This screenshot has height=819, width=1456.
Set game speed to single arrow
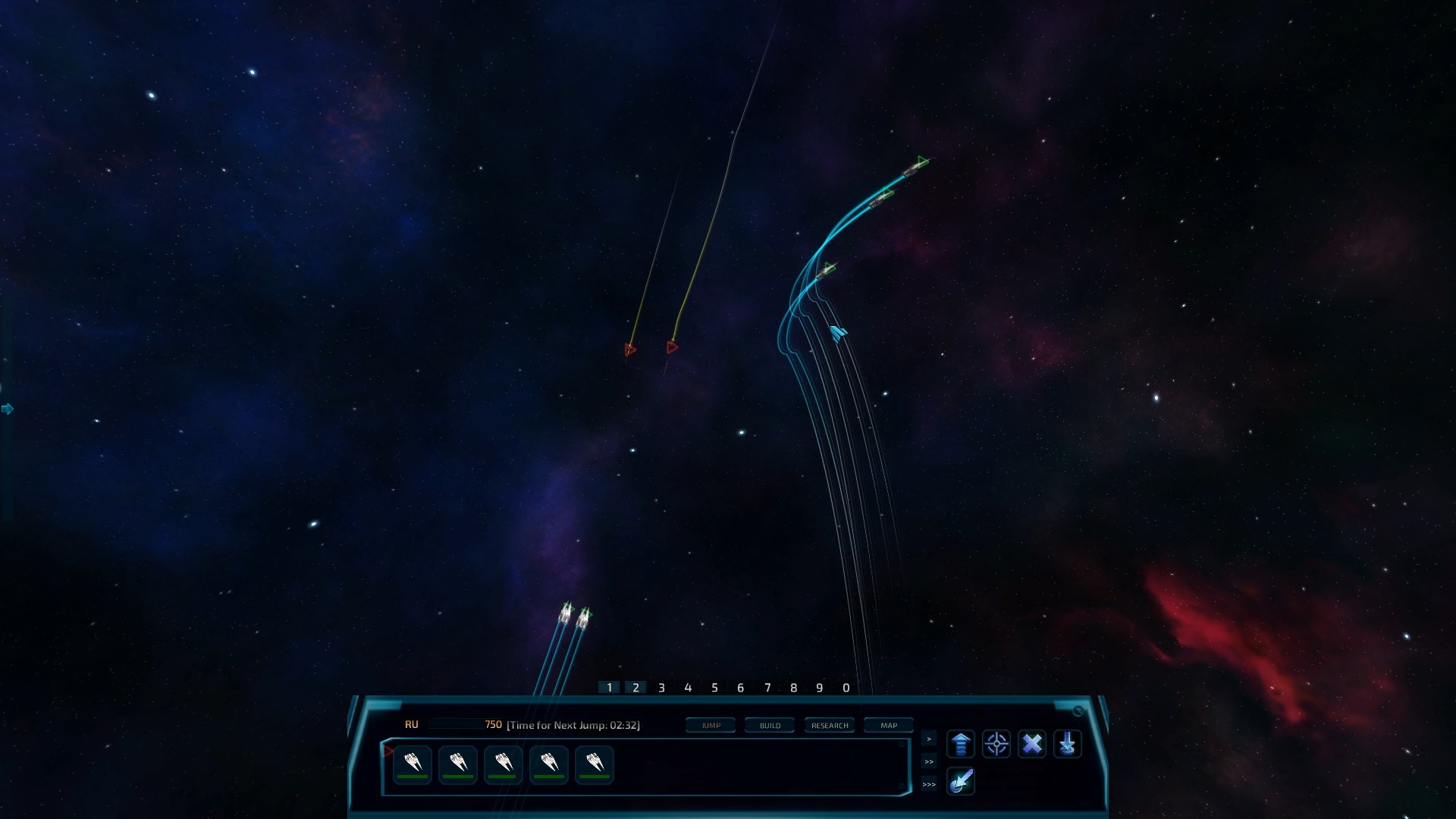tap(929, 739)
